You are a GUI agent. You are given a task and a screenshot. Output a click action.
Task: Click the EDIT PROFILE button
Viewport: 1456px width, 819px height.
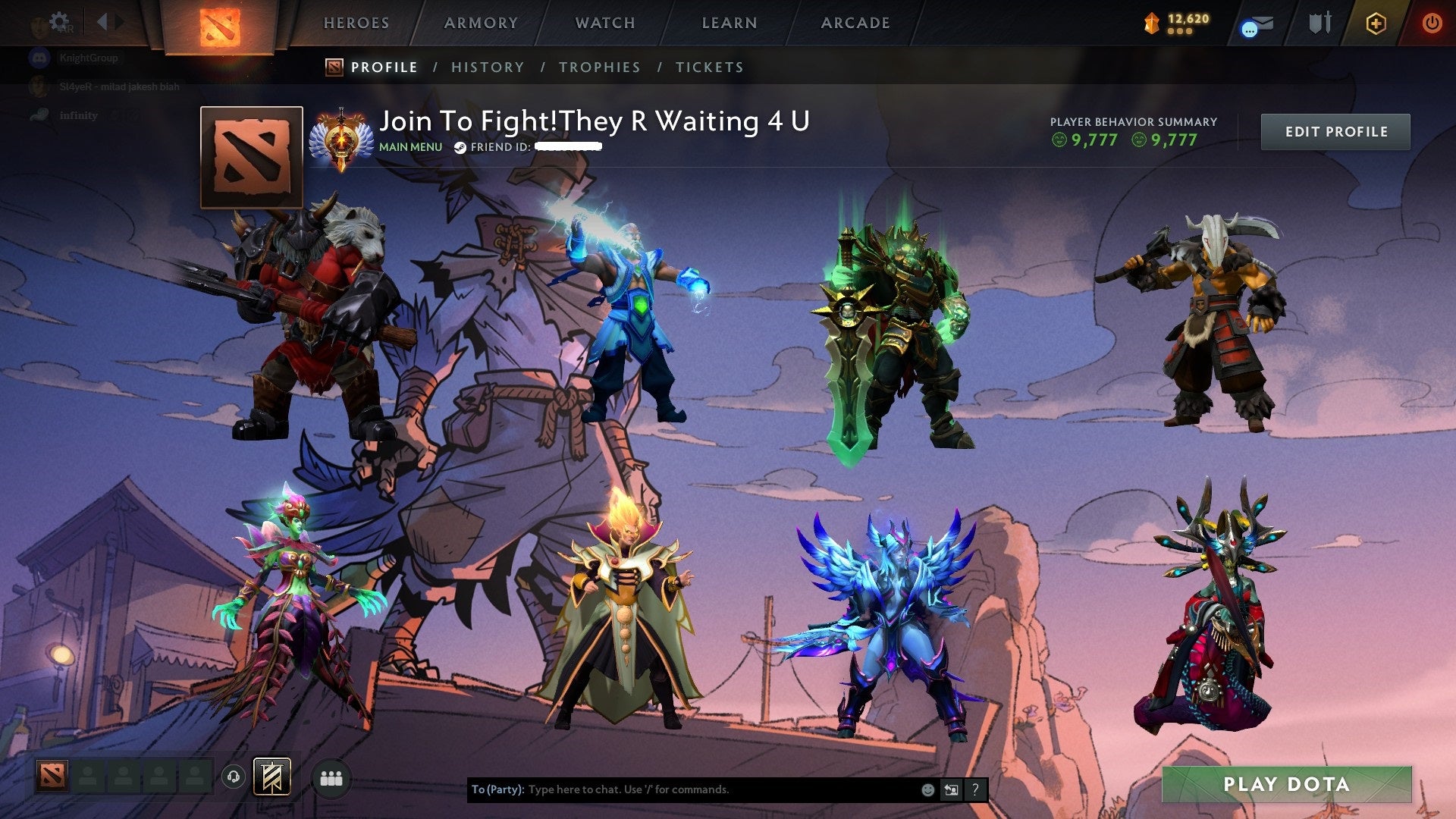[1335, 131]
